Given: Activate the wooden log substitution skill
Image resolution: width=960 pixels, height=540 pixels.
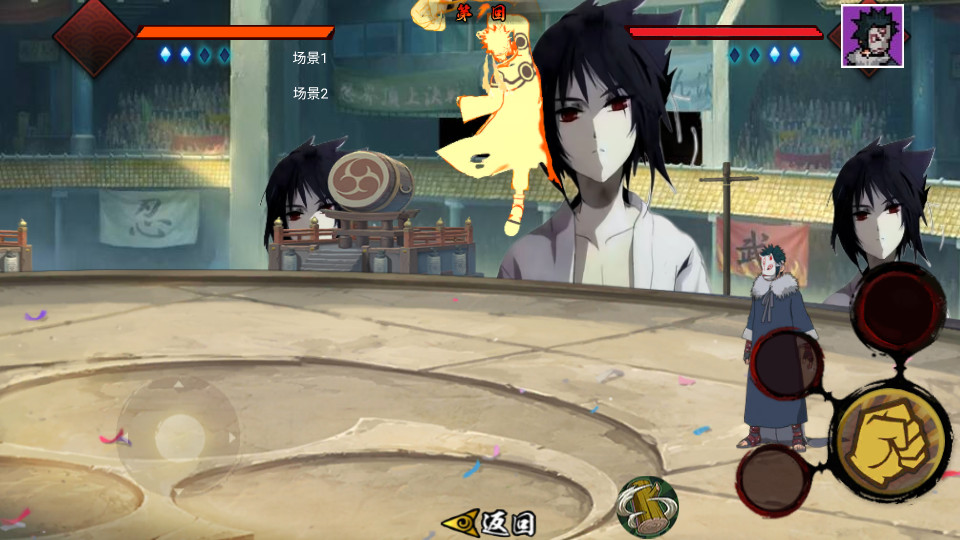Looking at the screenshot, I should pyautogui.click(x=647, y=506).
